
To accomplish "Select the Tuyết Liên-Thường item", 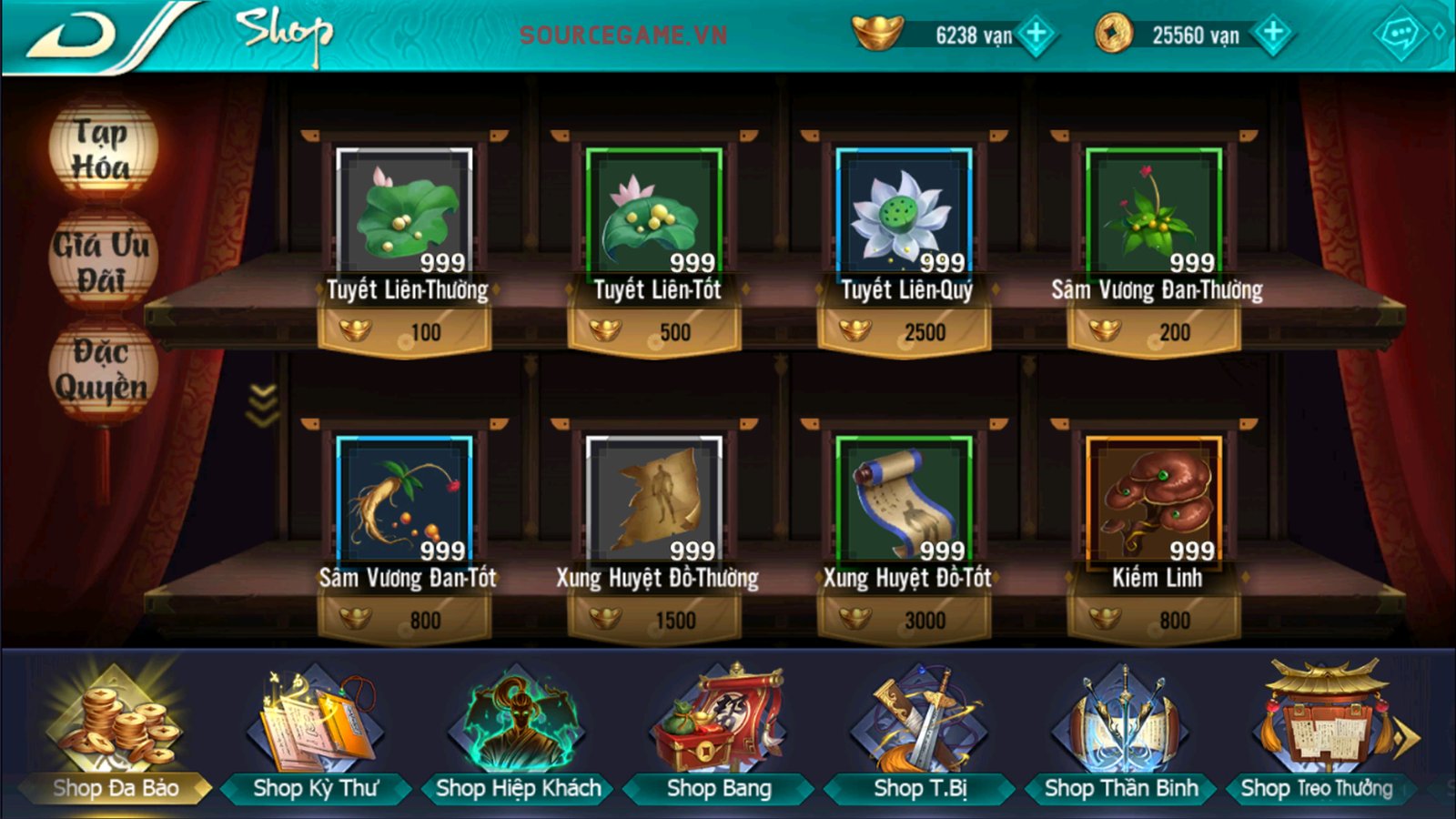I will click(405, 214).
